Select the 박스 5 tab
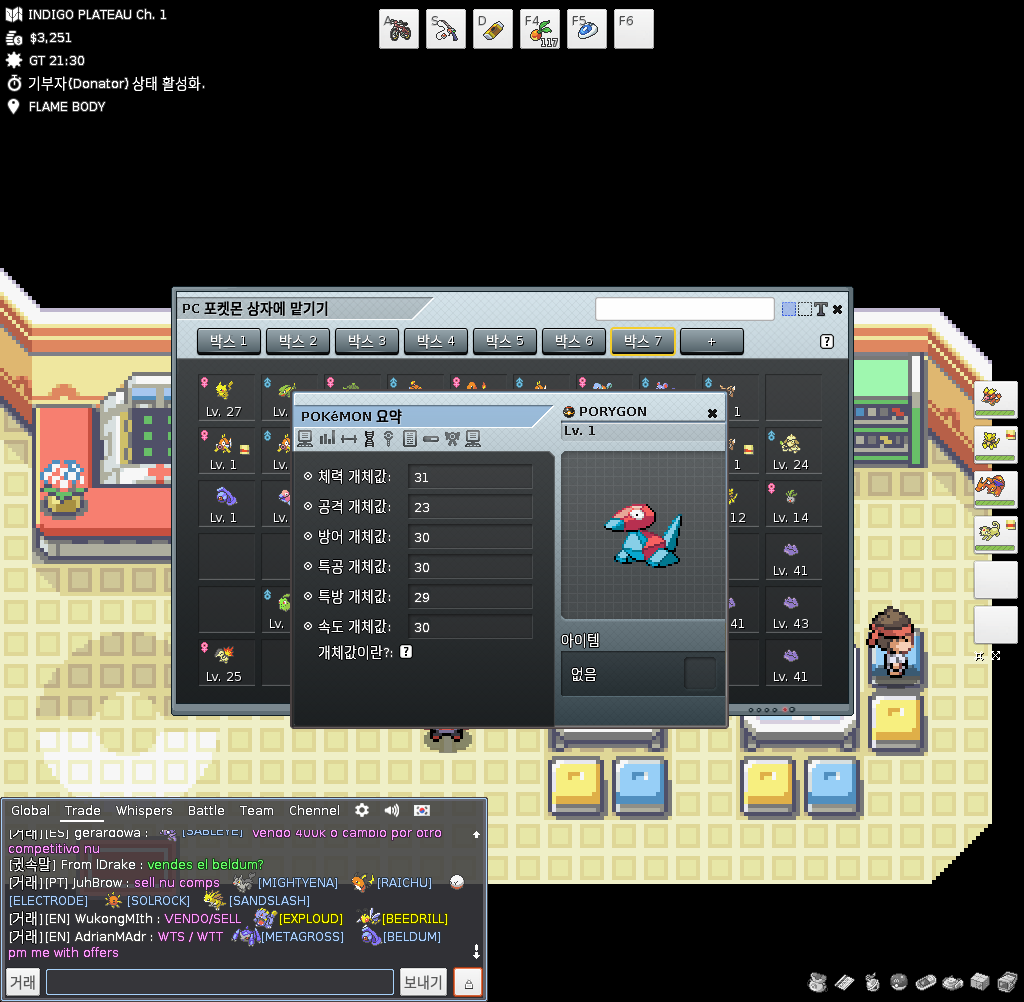This screenshot has width=1024, height=1002. [x=505, y=341]
